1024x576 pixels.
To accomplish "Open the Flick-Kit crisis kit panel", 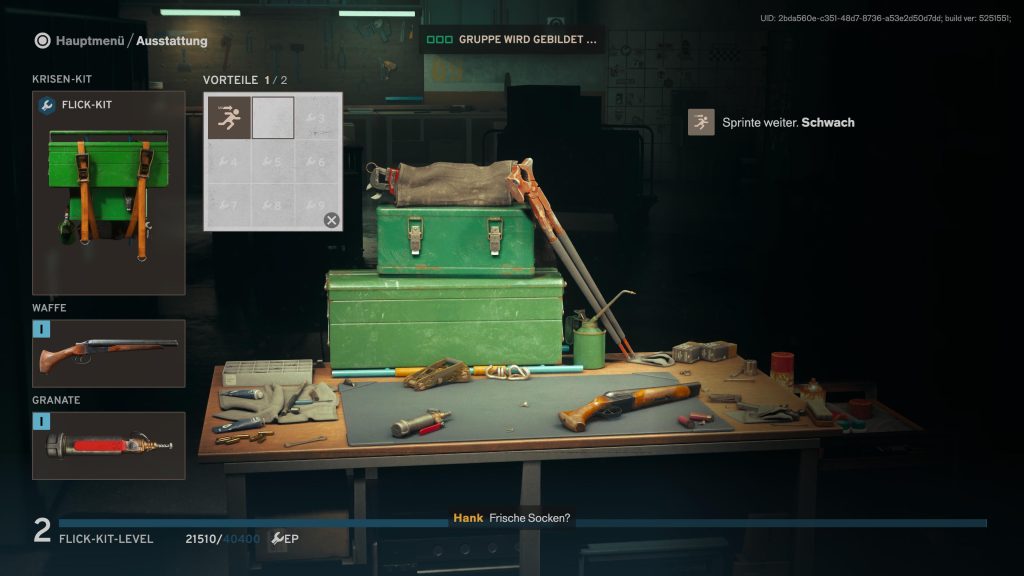I will 109,193.
